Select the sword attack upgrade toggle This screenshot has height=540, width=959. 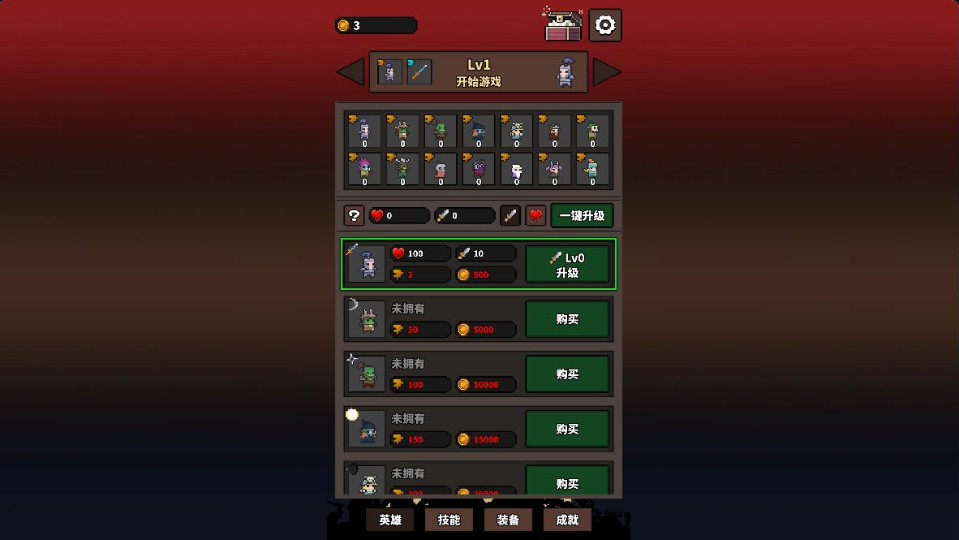click(510, 215)
